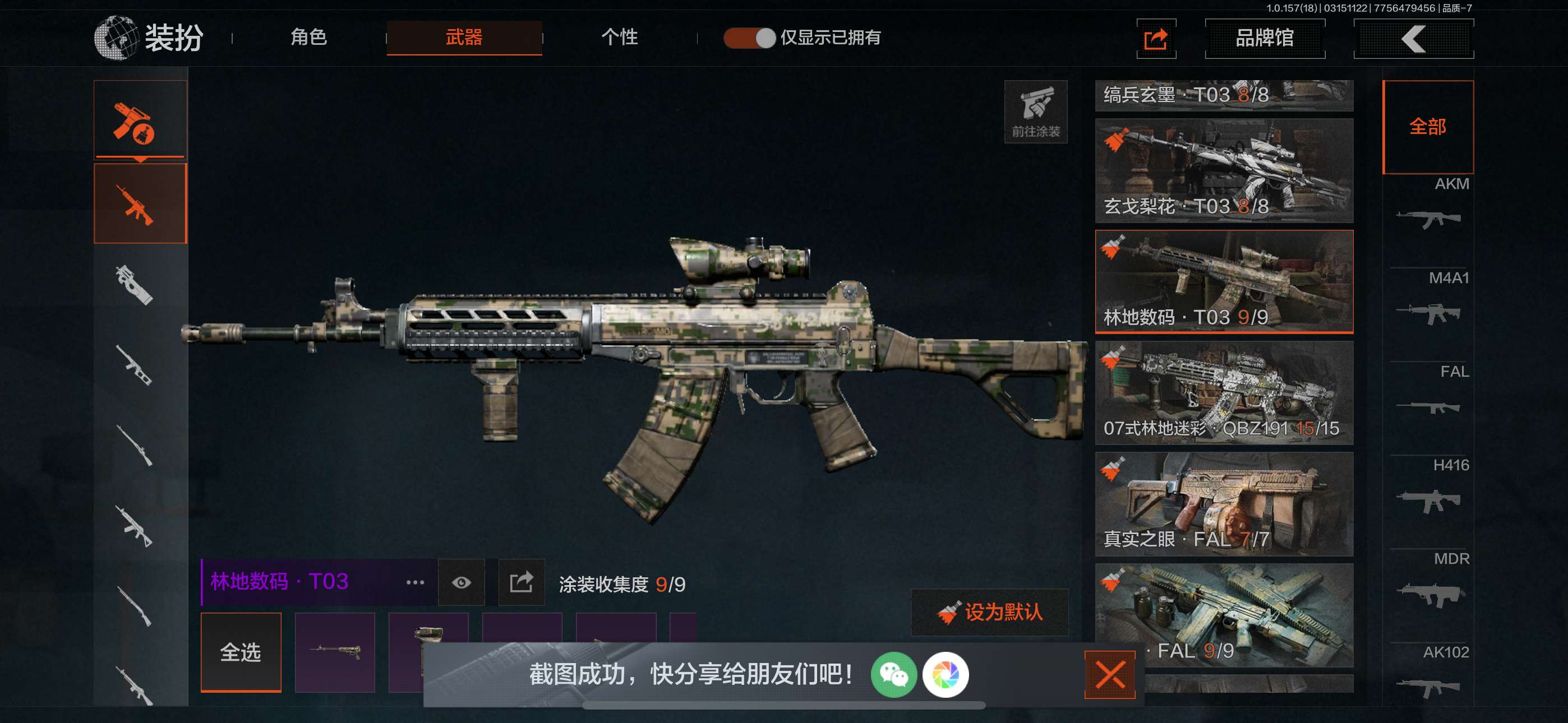Close the screenshot share banner

pos(1109,674)
